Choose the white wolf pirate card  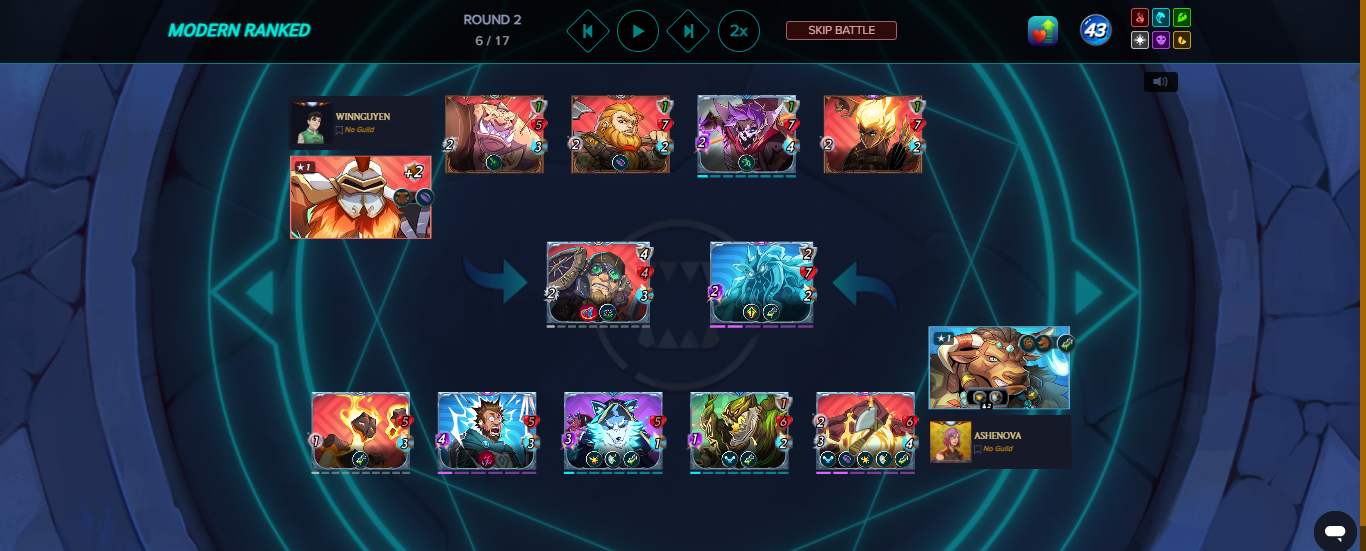pyautogui.click(x=613, y=431)
